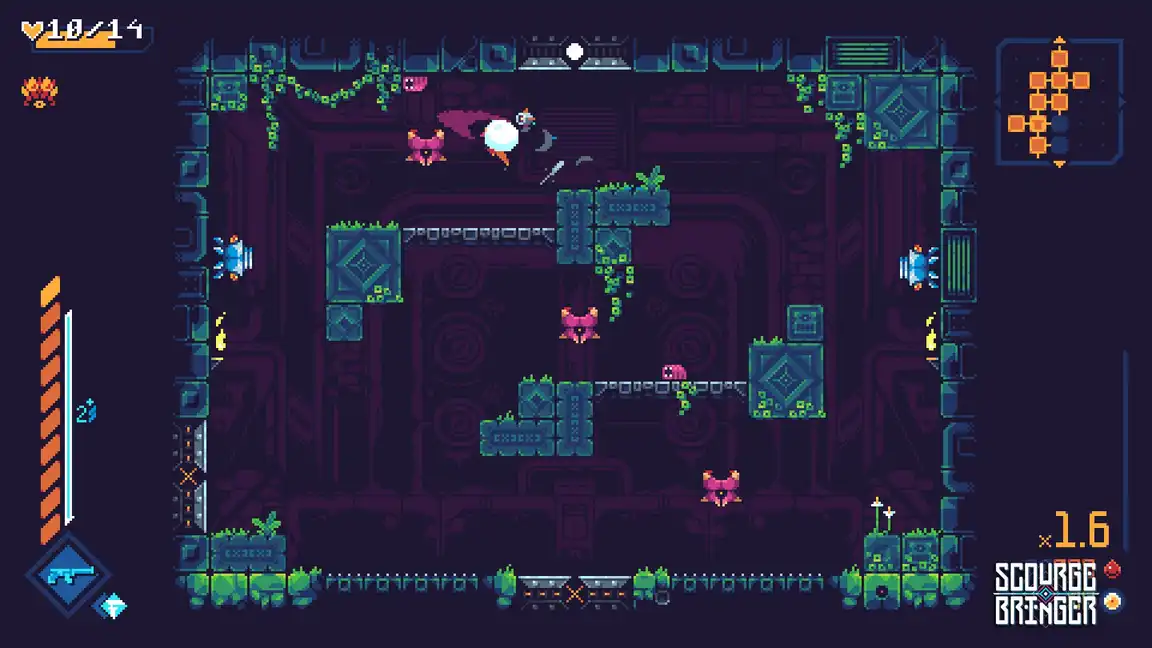Open the room minimap
This screenshot has height=648, width=1152.
click(x=1059, y=101)
